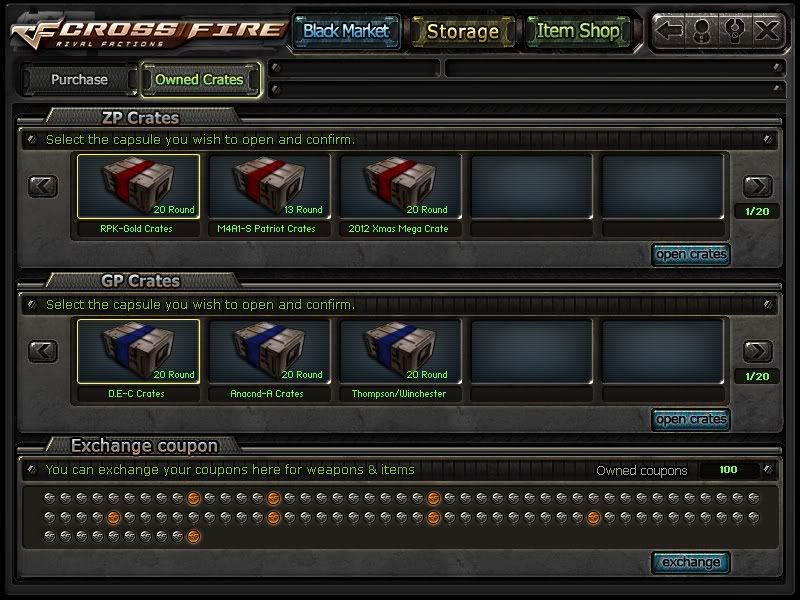Open crates in the ZP Crates section
Screen dimensions: 800x600
pos(690,254)
